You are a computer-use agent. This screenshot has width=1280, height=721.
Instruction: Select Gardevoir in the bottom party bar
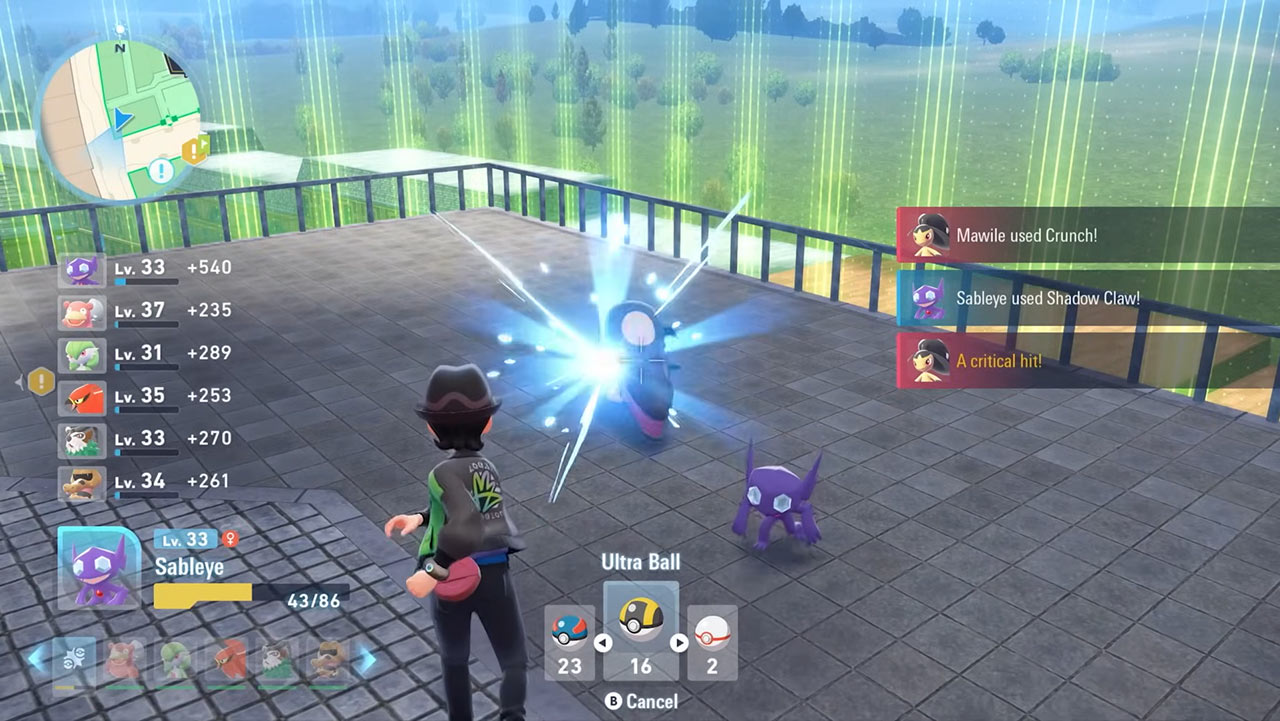click(175, 660)
